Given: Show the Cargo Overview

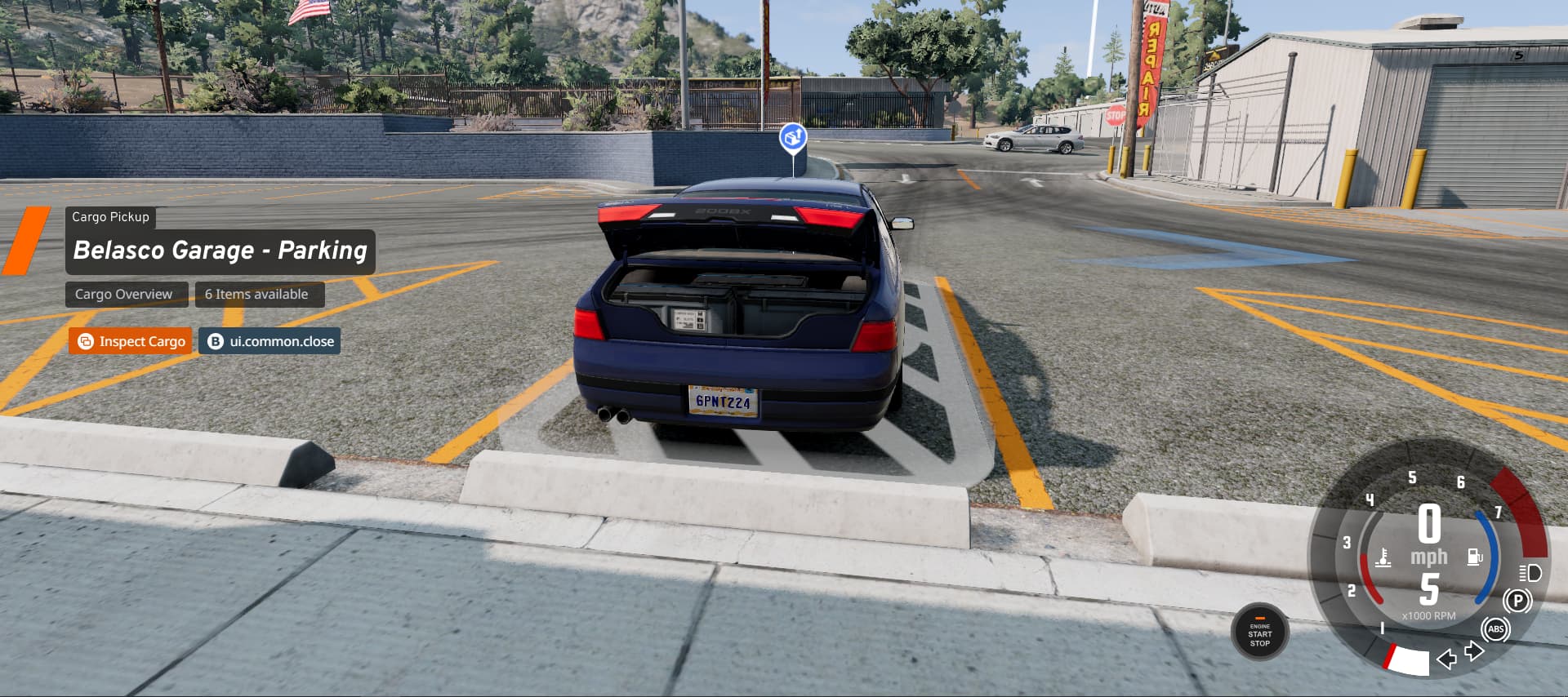Looking at the screenshot, I should [x=124, y=294].
